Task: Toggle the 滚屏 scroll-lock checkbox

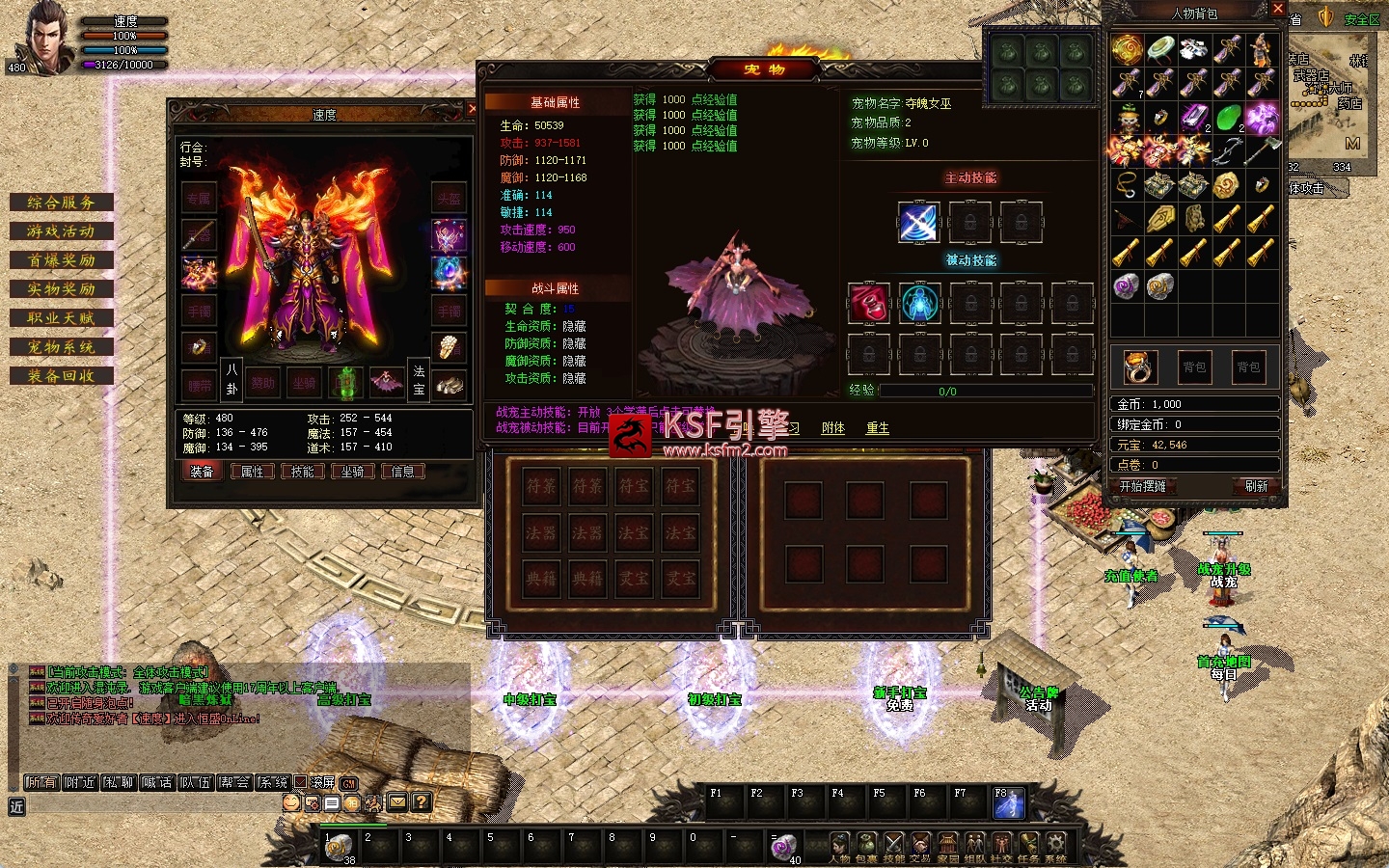Action: (301, 782)
